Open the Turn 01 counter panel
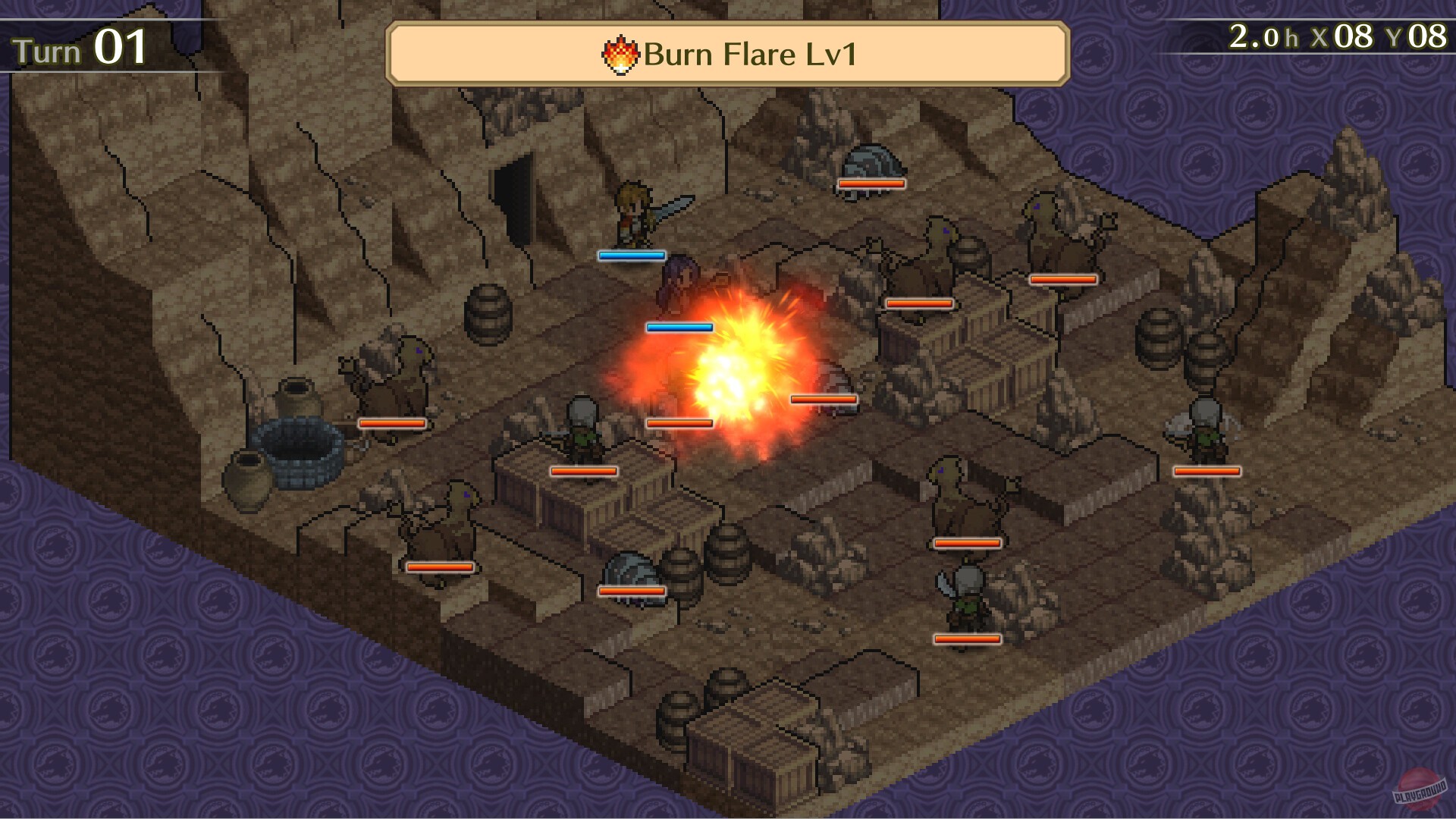1456x819 pixels. click(80, 47)
